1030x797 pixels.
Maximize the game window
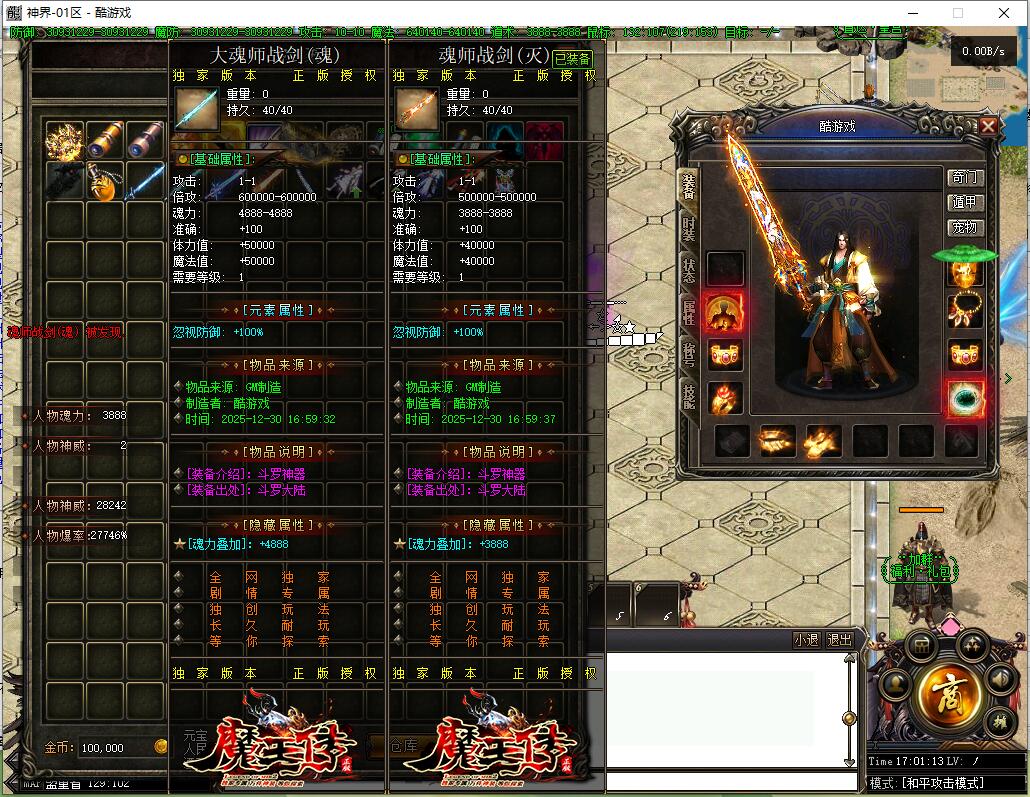(x=957, y=13)
